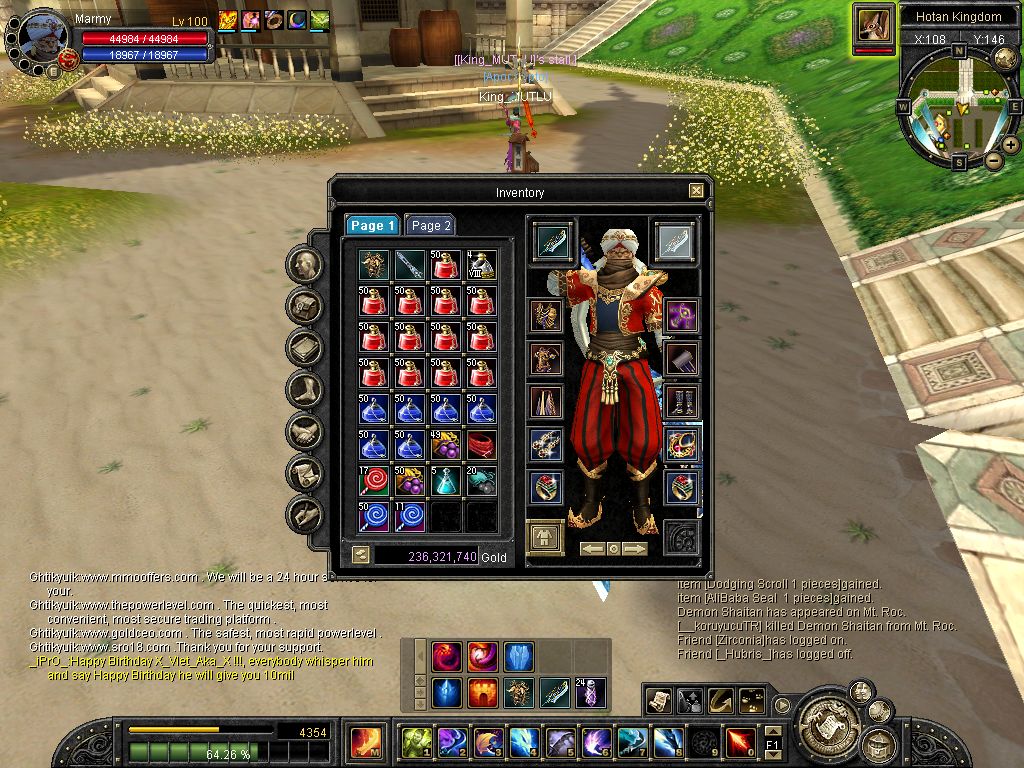Zoom in the minimap with plus button
Image resolution: width=1024 pixels, height=768 pixels.
point(1011,146)
